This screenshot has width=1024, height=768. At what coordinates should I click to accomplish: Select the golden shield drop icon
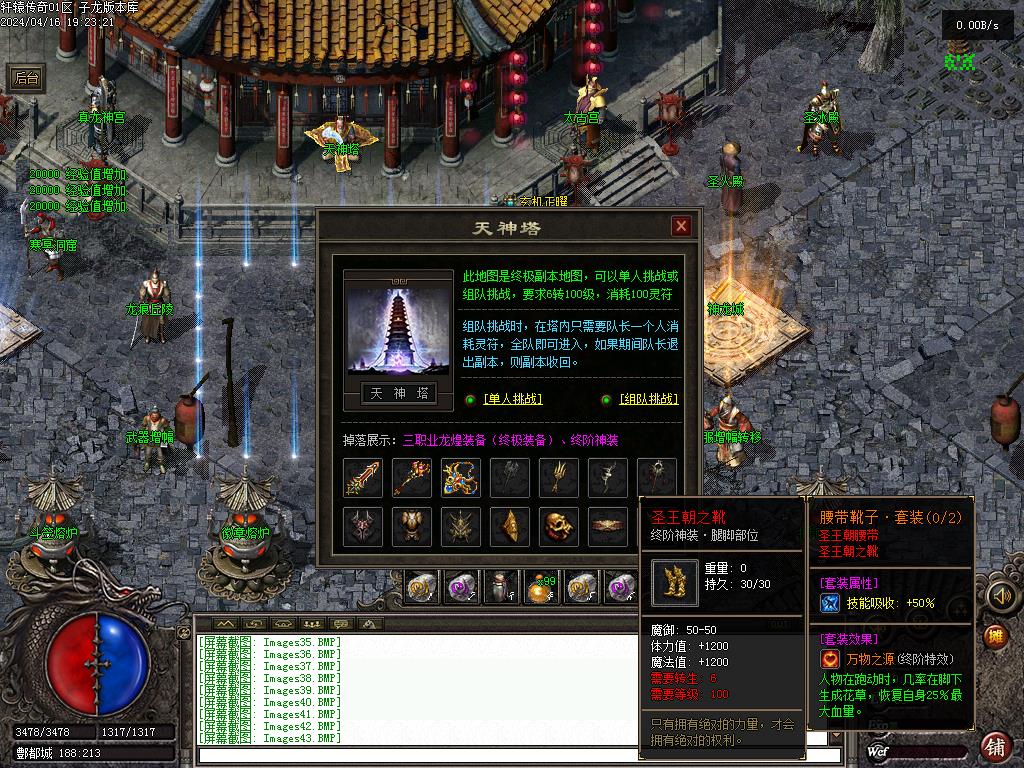510,526
